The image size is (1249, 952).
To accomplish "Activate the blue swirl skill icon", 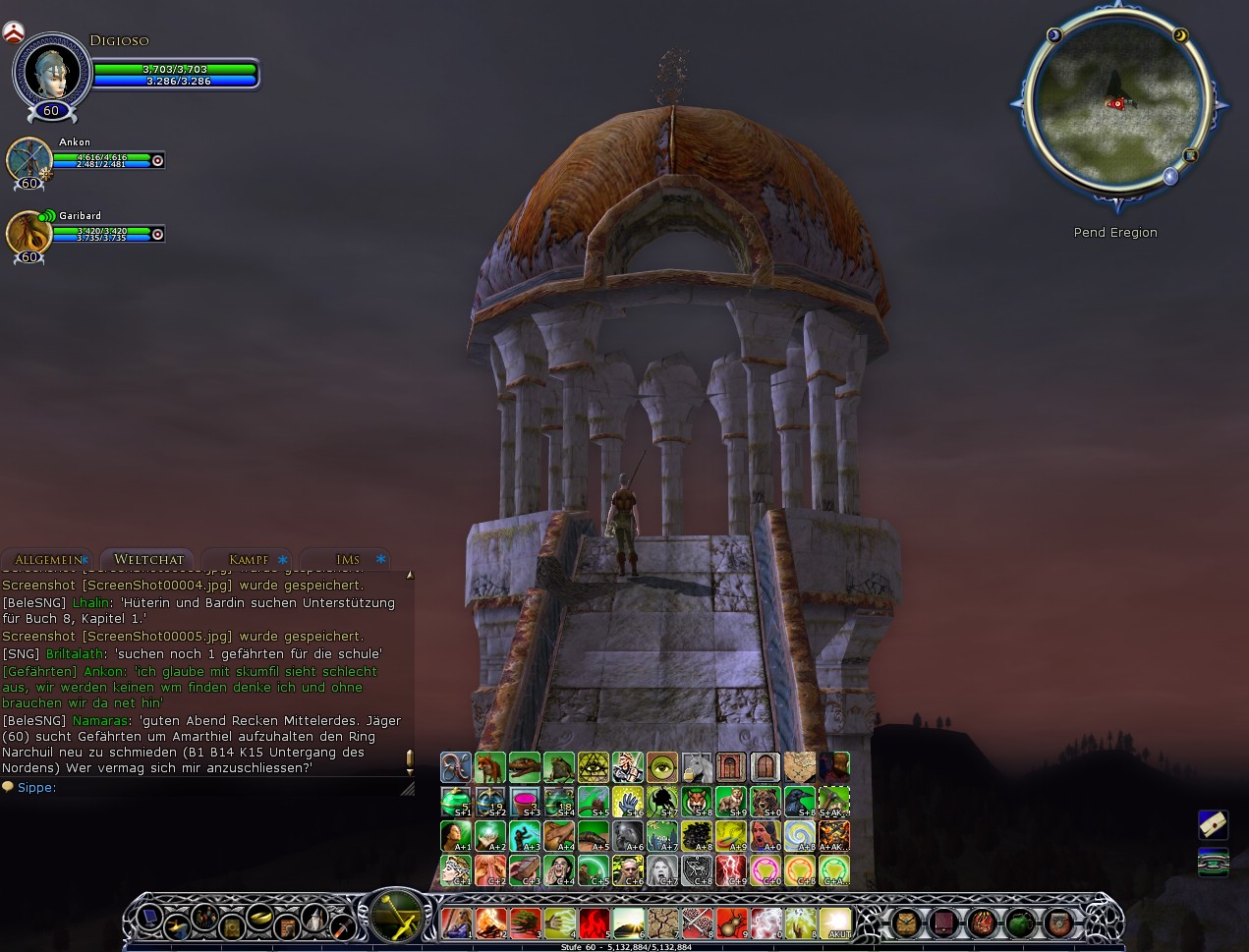I will [x=799, y=836].
